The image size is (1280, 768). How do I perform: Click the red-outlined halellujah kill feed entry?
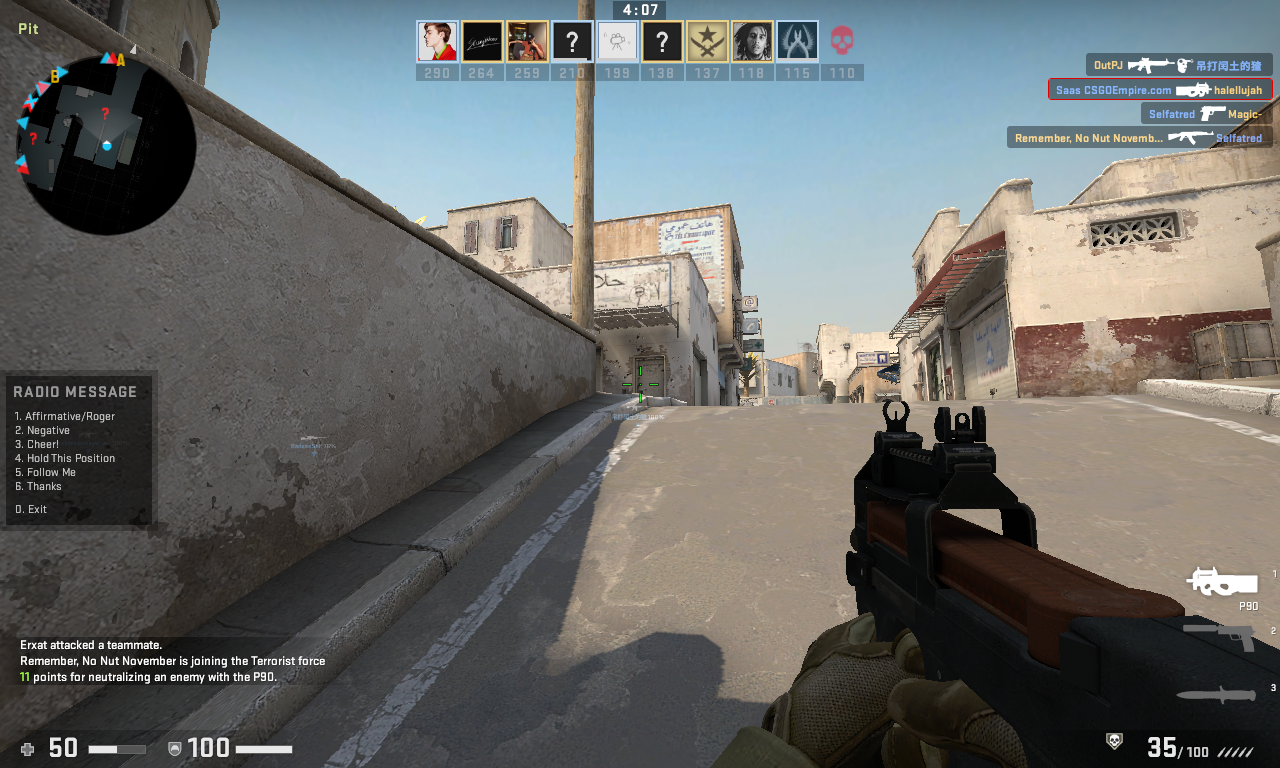pos(1160,90)
